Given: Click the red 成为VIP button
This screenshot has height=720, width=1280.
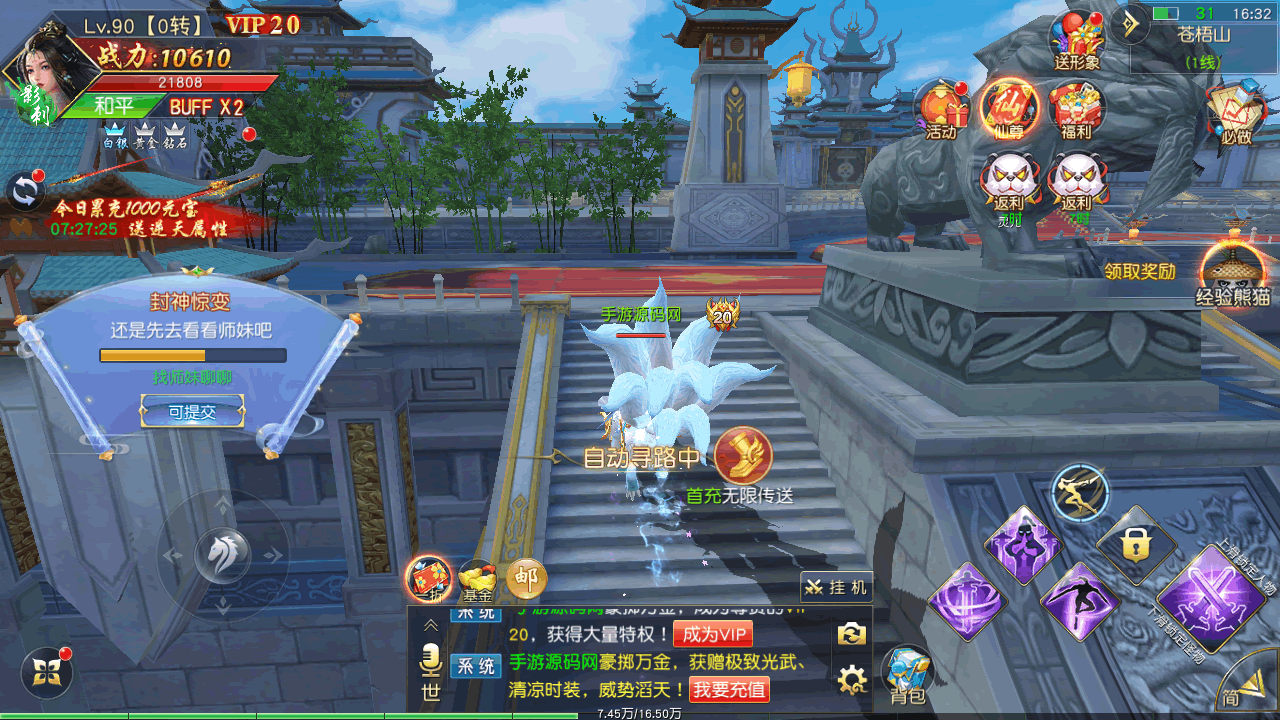Looking at the screenshot, I should tap(713, 634).
